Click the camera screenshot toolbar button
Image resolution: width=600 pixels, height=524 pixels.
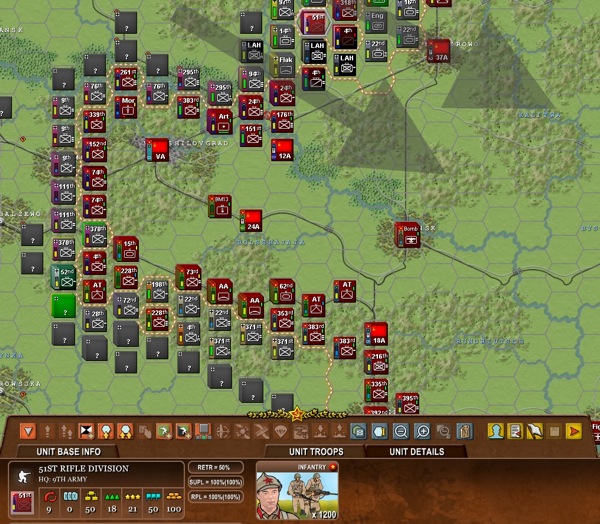359,431
